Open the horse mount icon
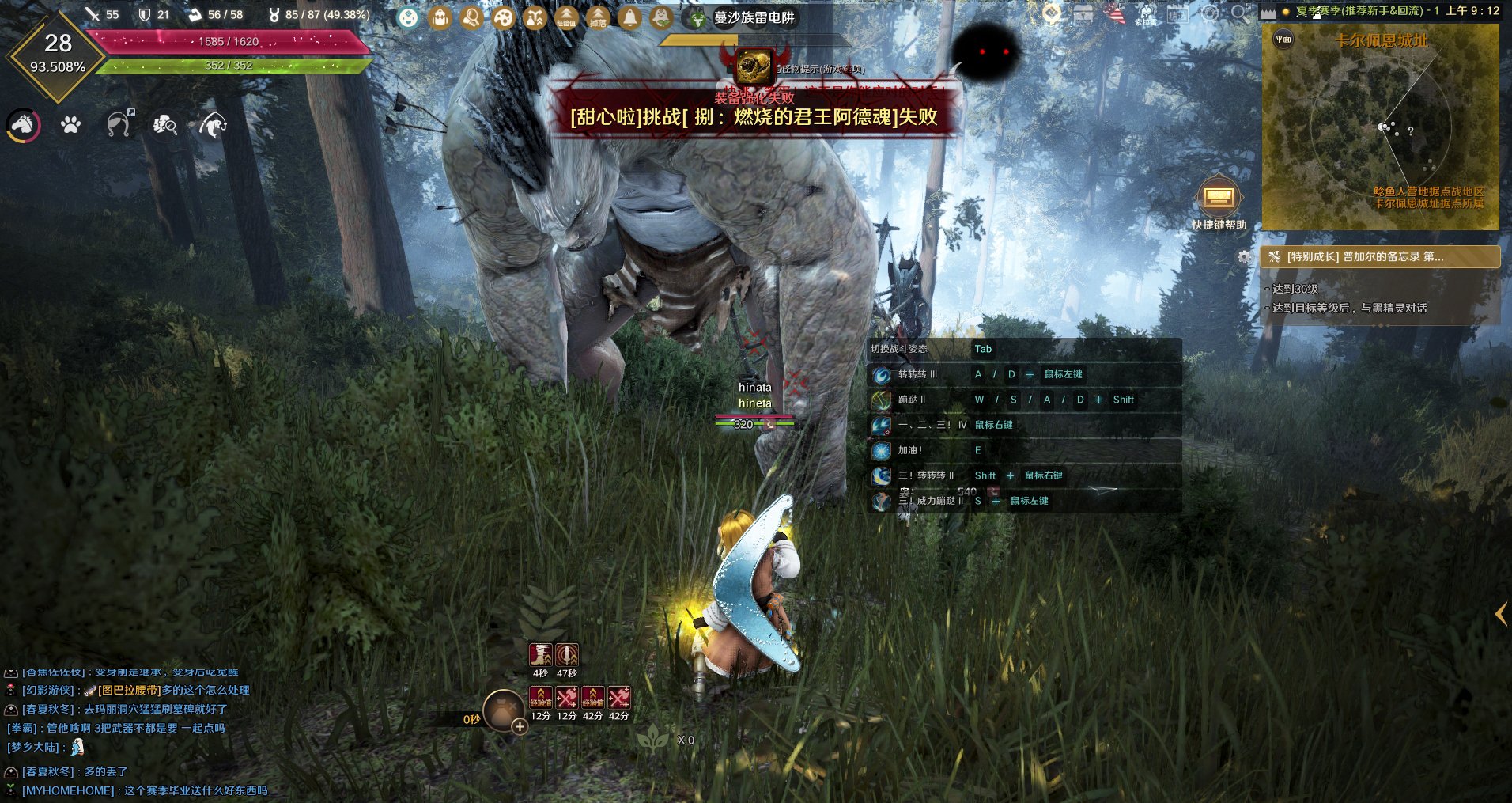The width and height of the screenshot is (1512, 803). click(x=23, y=125)
